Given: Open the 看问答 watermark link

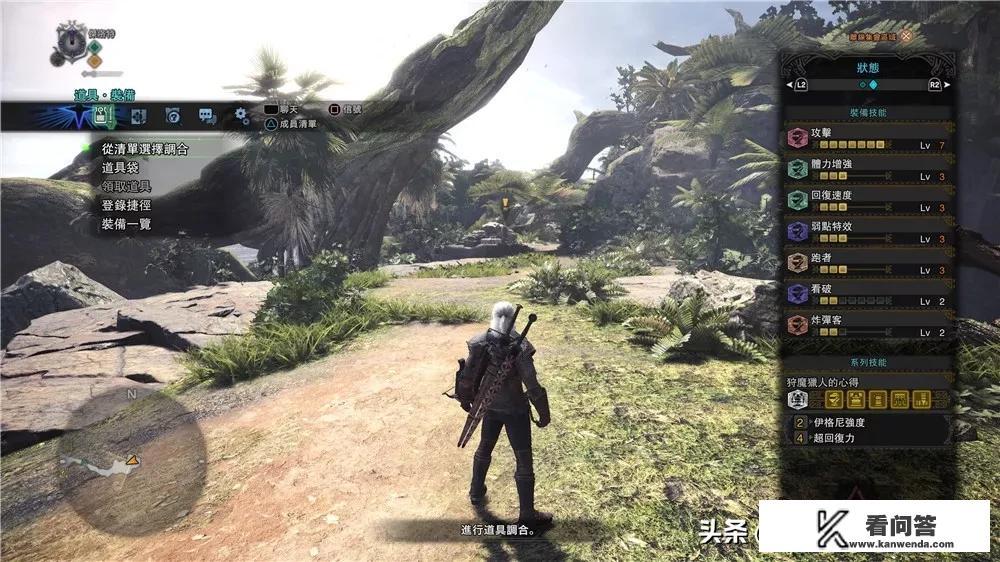Looking at the screenshot, I should 874,527.
